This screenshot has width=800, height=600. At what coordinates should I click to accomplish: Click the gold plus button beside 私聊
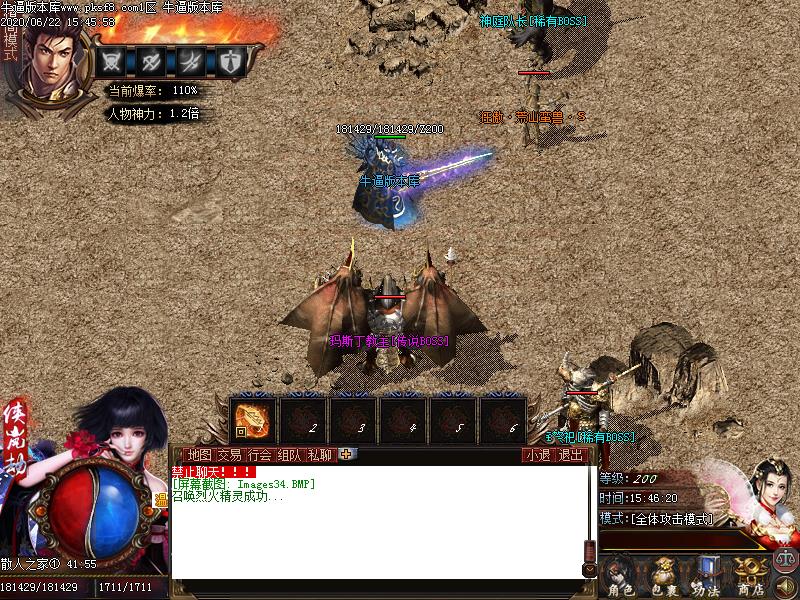[347, 454]
